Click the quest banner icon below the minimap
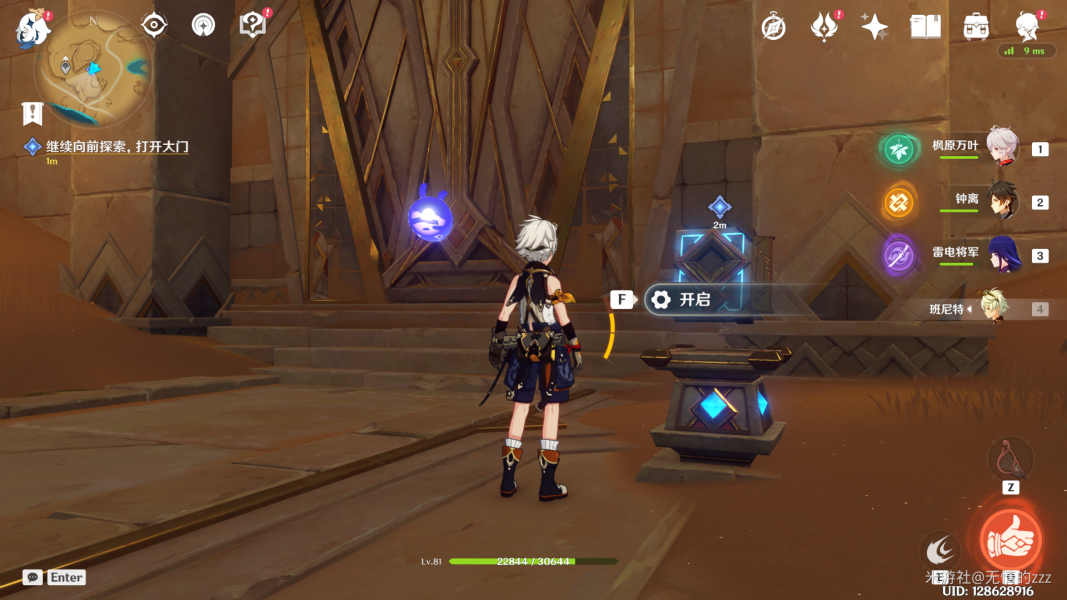Viewport: 1067px width, 600px height. [x=33, y=113]
